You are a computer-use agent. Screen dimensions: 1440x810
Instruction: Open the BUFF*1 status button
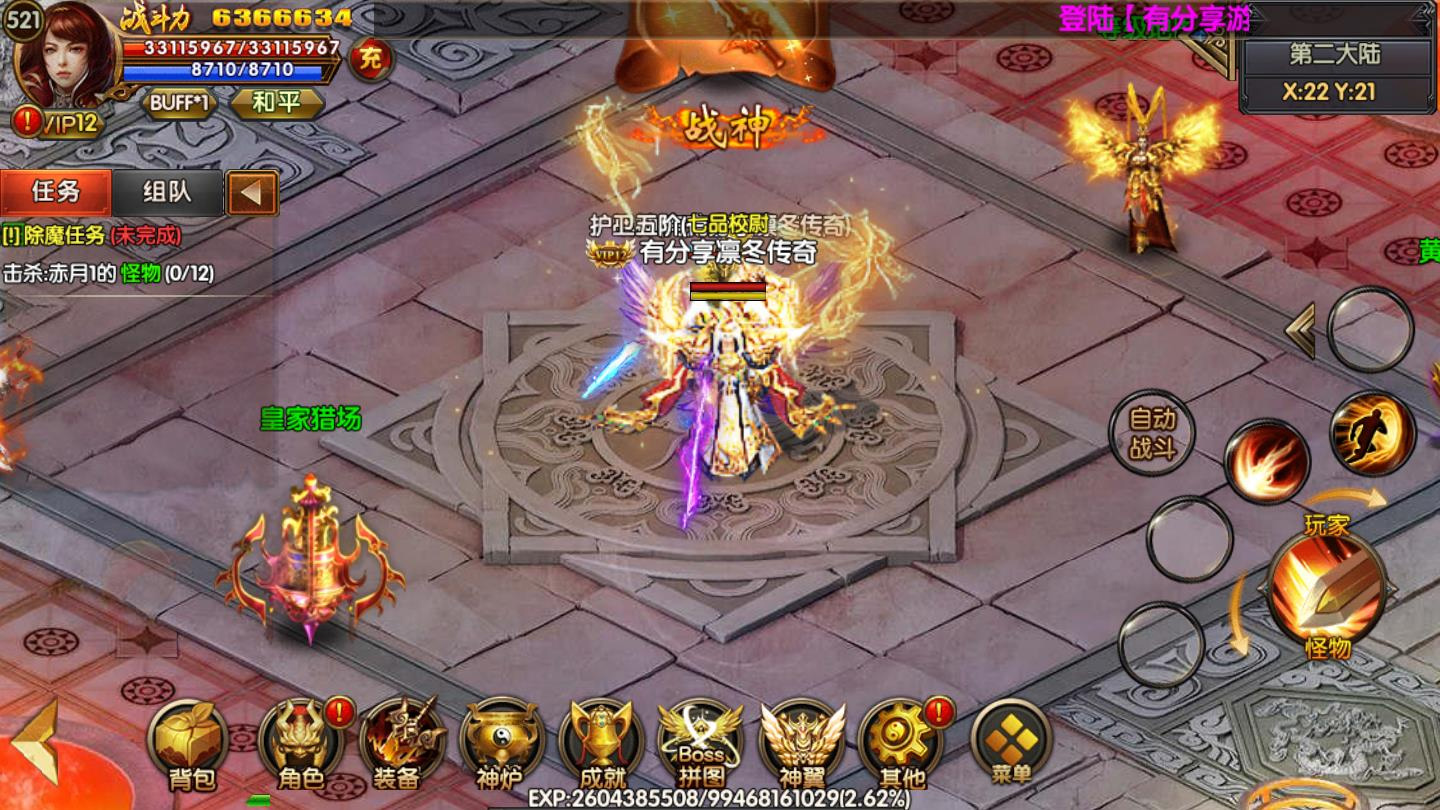tap(180, 103)
